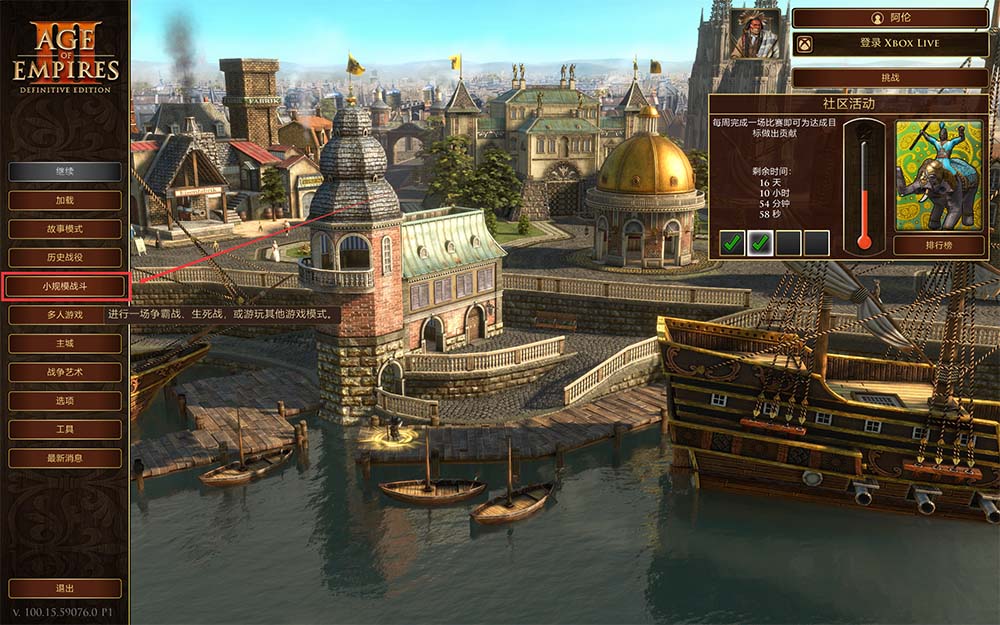Open 战争艺术 (Art of War)
The image size is (1000, 625).
pyautogui.click(x=65, y=372)
